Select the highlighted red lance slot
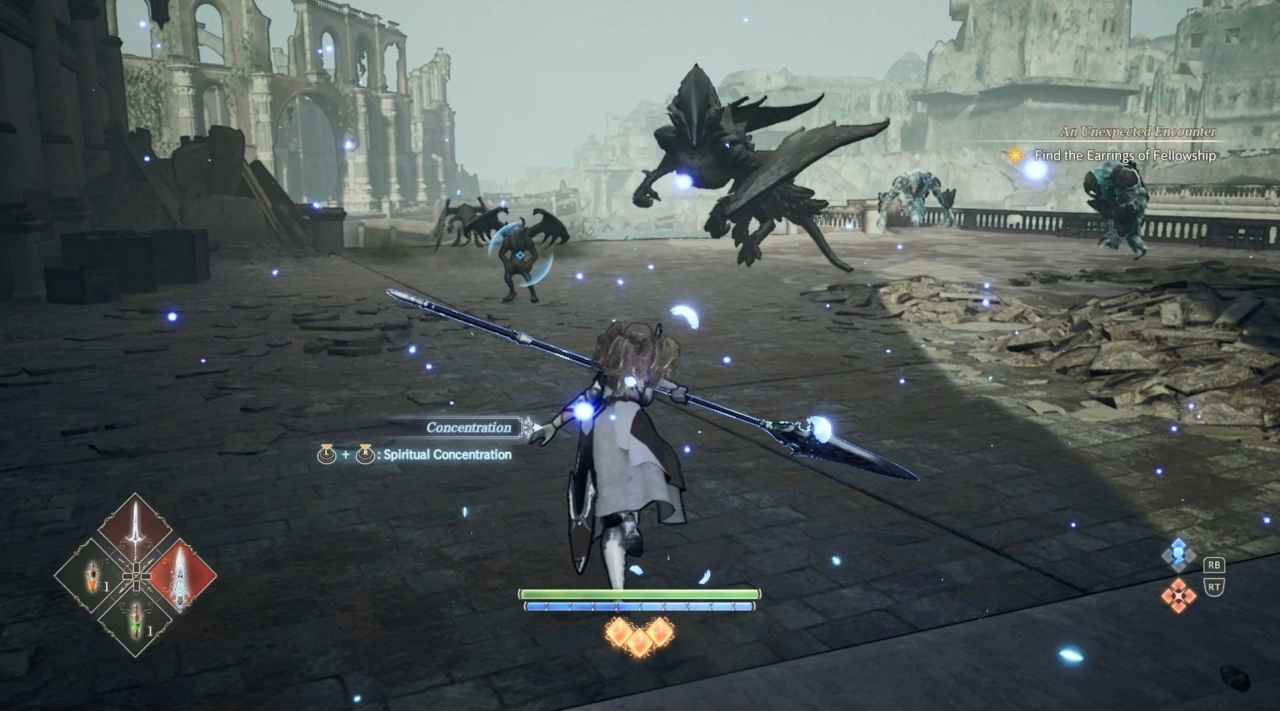The height and width of the screenshot is (711, 1280). point(180,576)
